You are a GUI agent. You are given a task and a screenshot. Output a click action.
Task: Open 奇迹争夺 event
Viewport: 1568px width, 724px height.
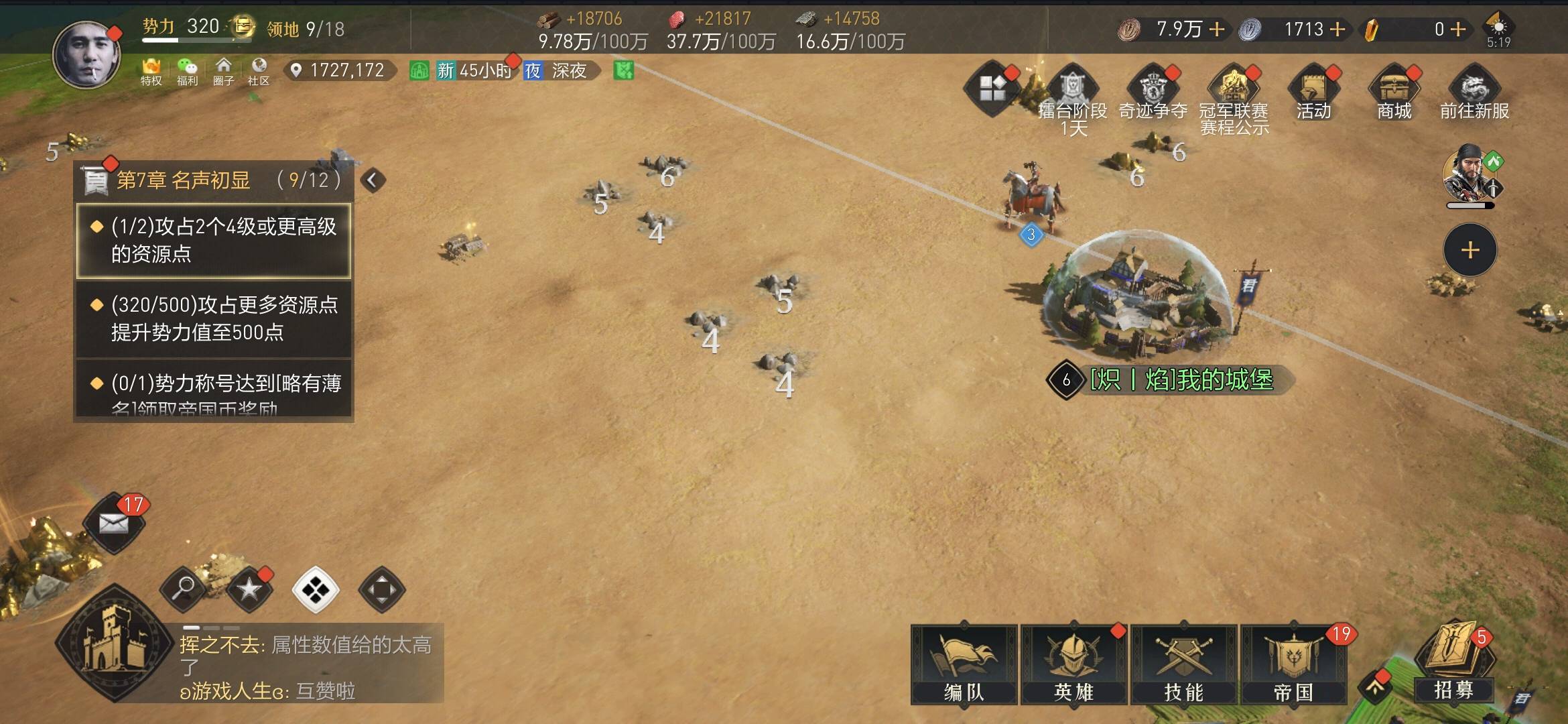coord(1153,93)
